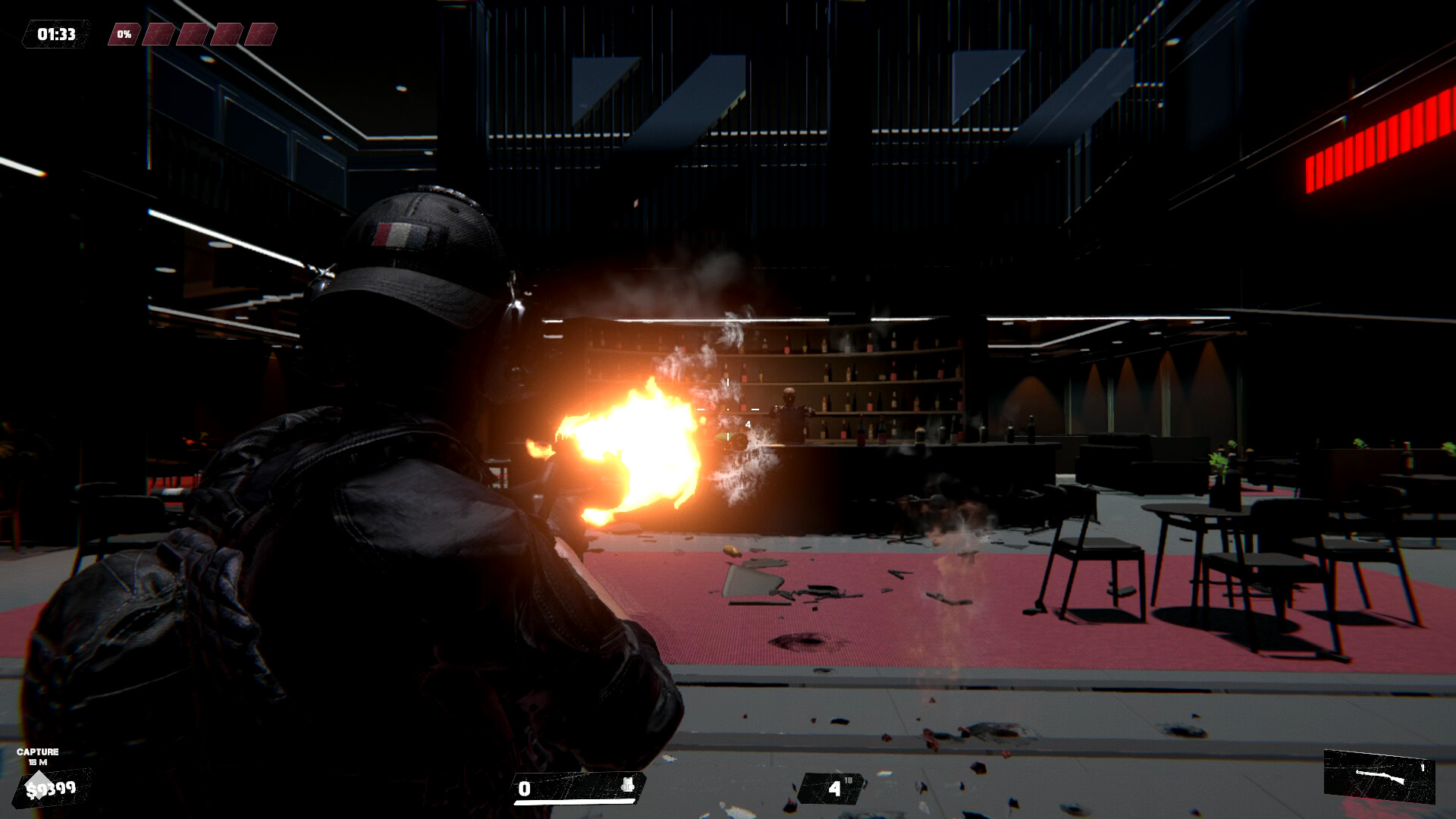The height and width of the screenshot is (819, 1456).
Task: Expand the CAPTURE 18 M objective label
Action: click(x=38, y=754)
